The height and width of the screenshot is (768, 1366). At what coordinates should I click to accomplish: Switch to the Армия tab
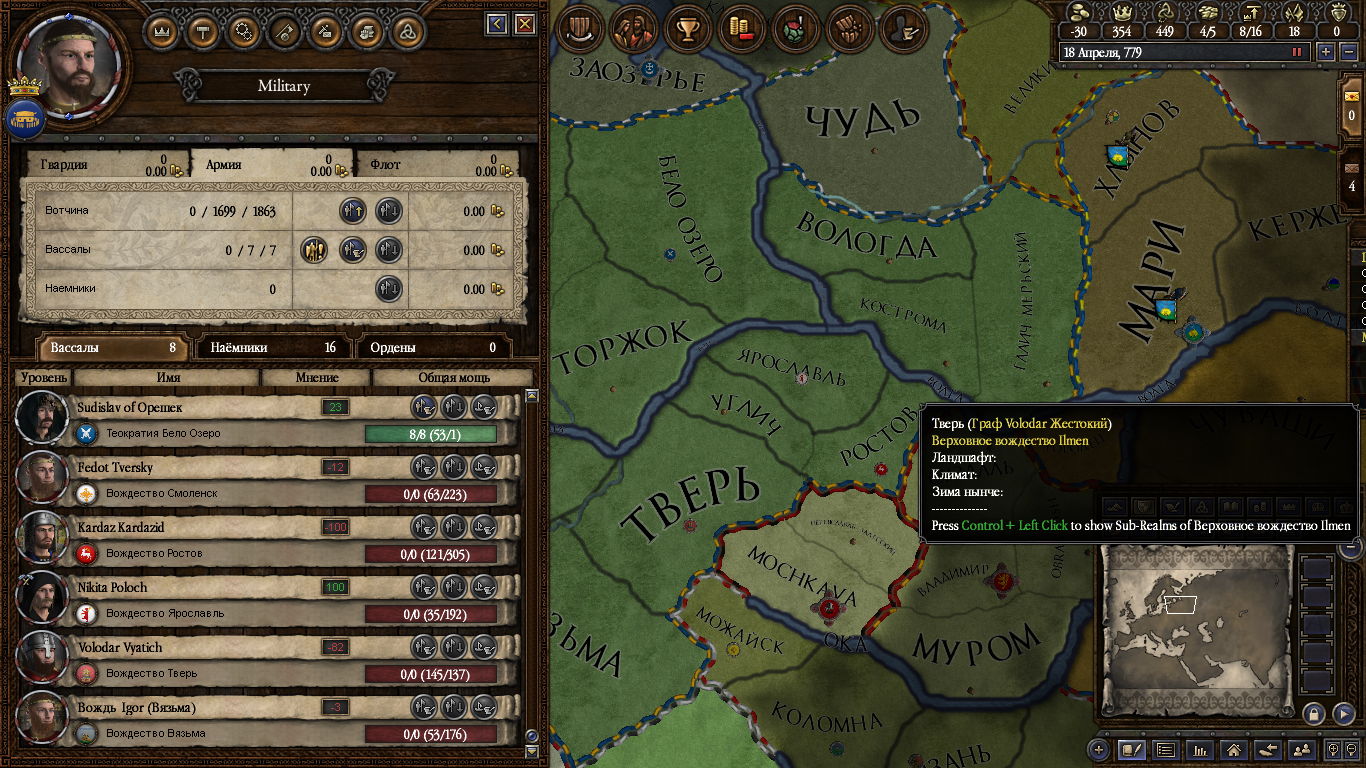(x=270, y=165)
